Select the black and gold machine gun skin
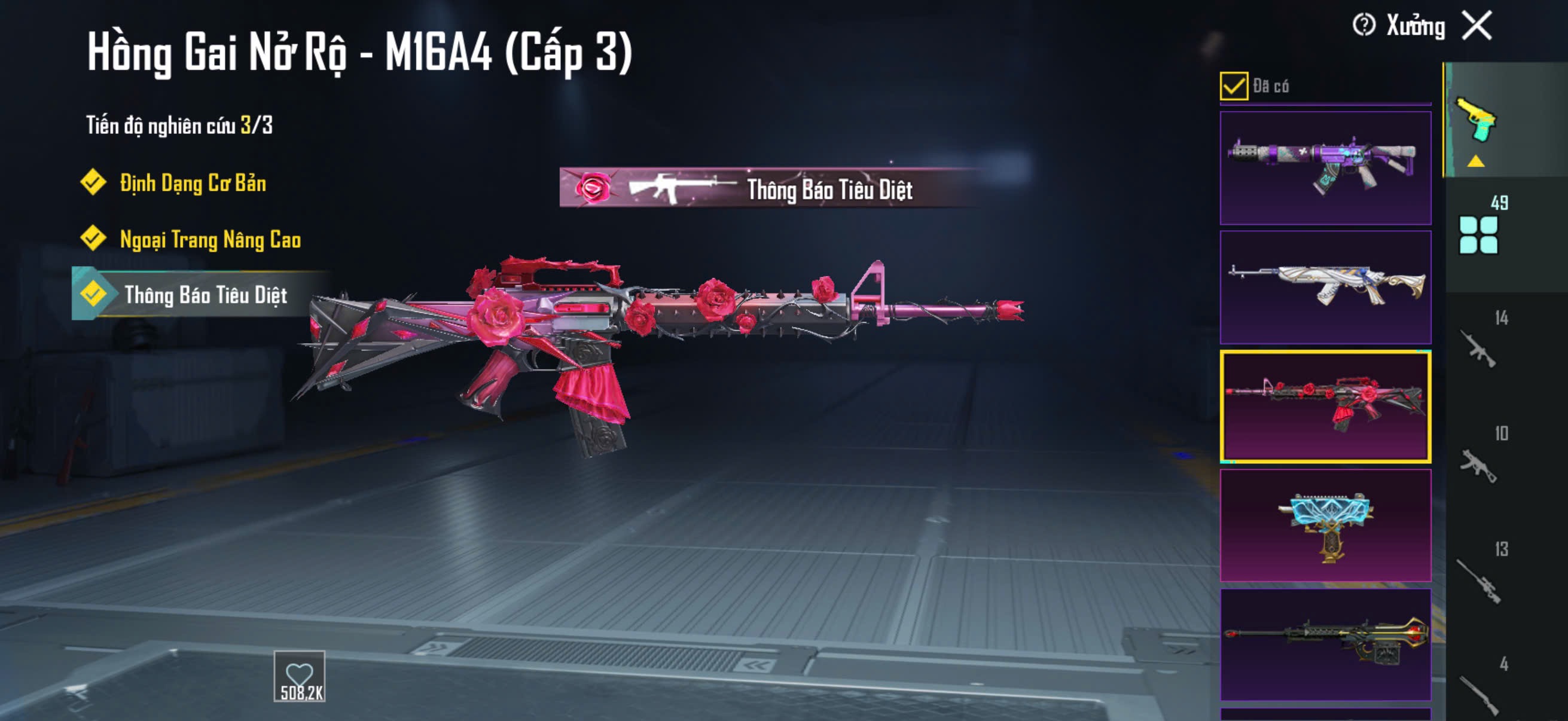The width and height of the screenshot is (1568, 721). coord(1325,644)
